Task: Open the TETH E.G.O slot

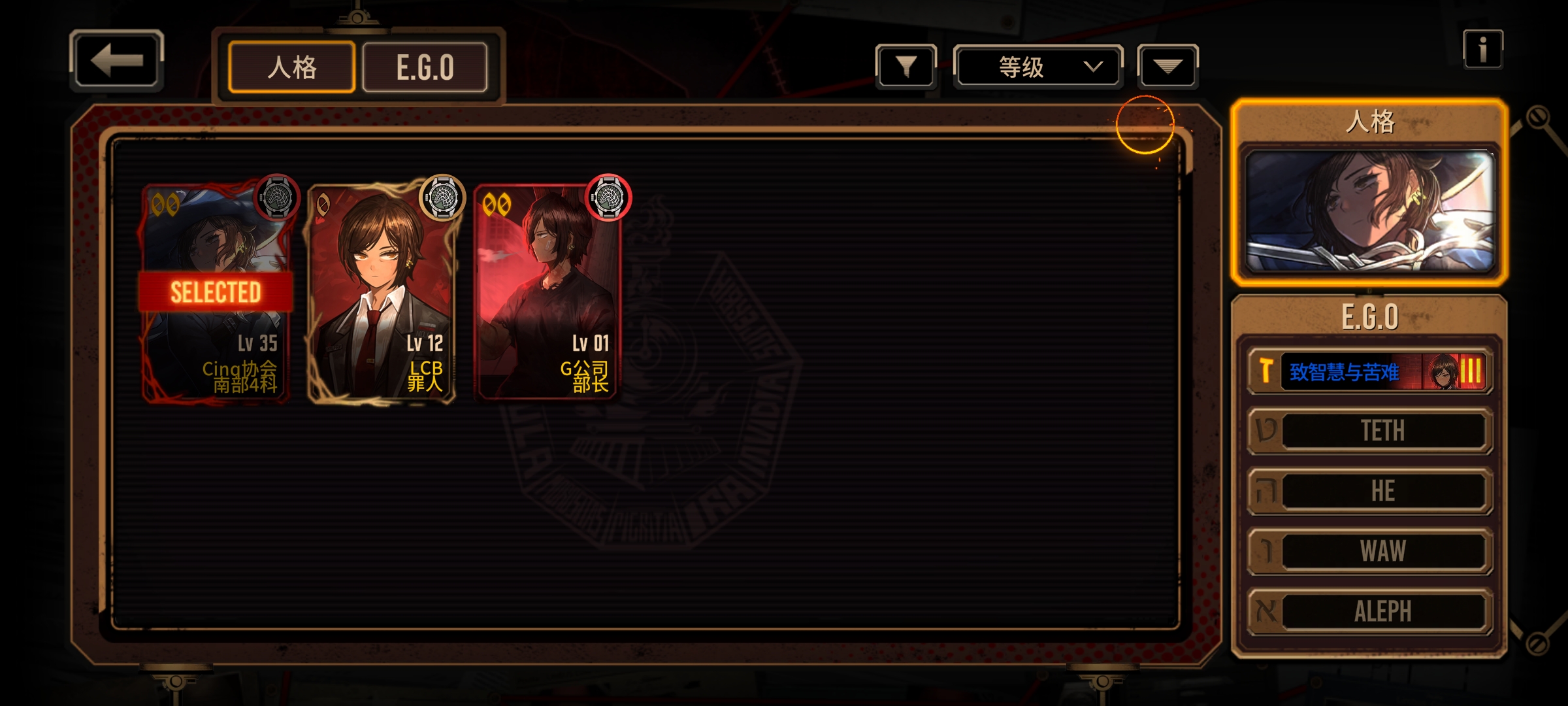Action: [1369, 431]
